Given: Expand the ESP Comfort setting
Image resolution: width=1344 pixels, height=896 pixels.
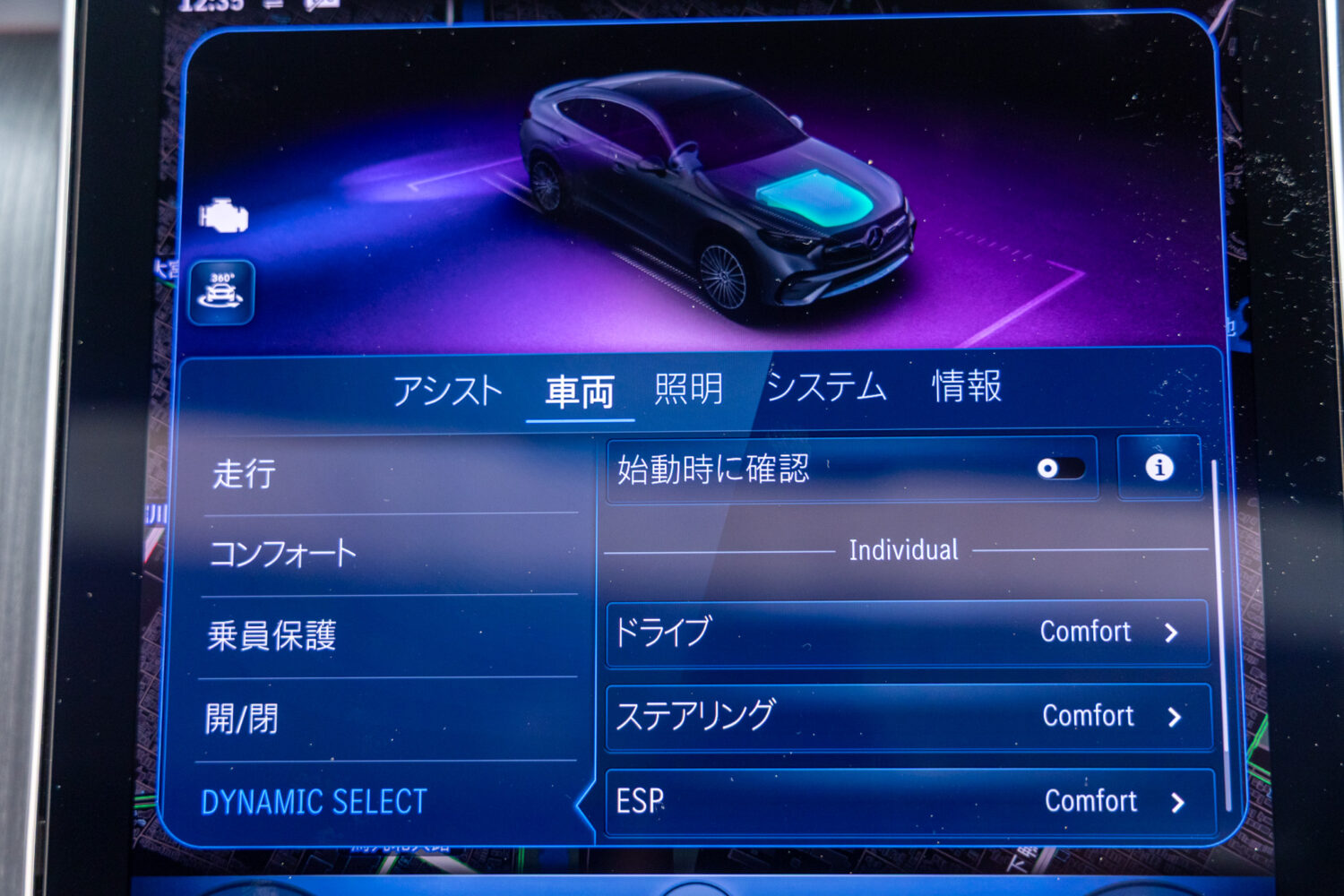Looking at the screenshot, I should pyautogui.click(x=1175, y=800).
